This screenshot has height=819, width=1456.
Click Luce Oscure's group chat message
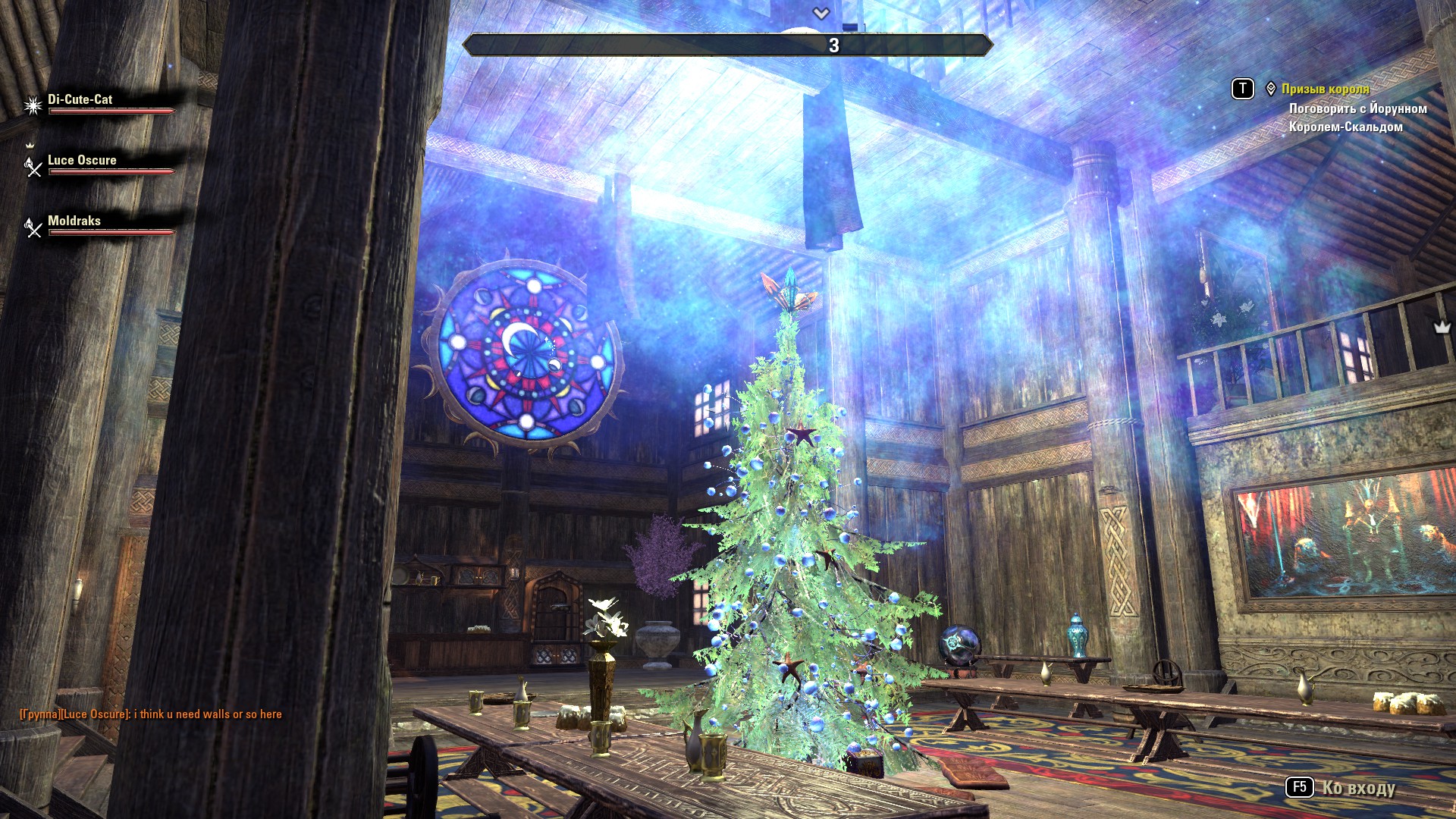(x=151, y=714)
